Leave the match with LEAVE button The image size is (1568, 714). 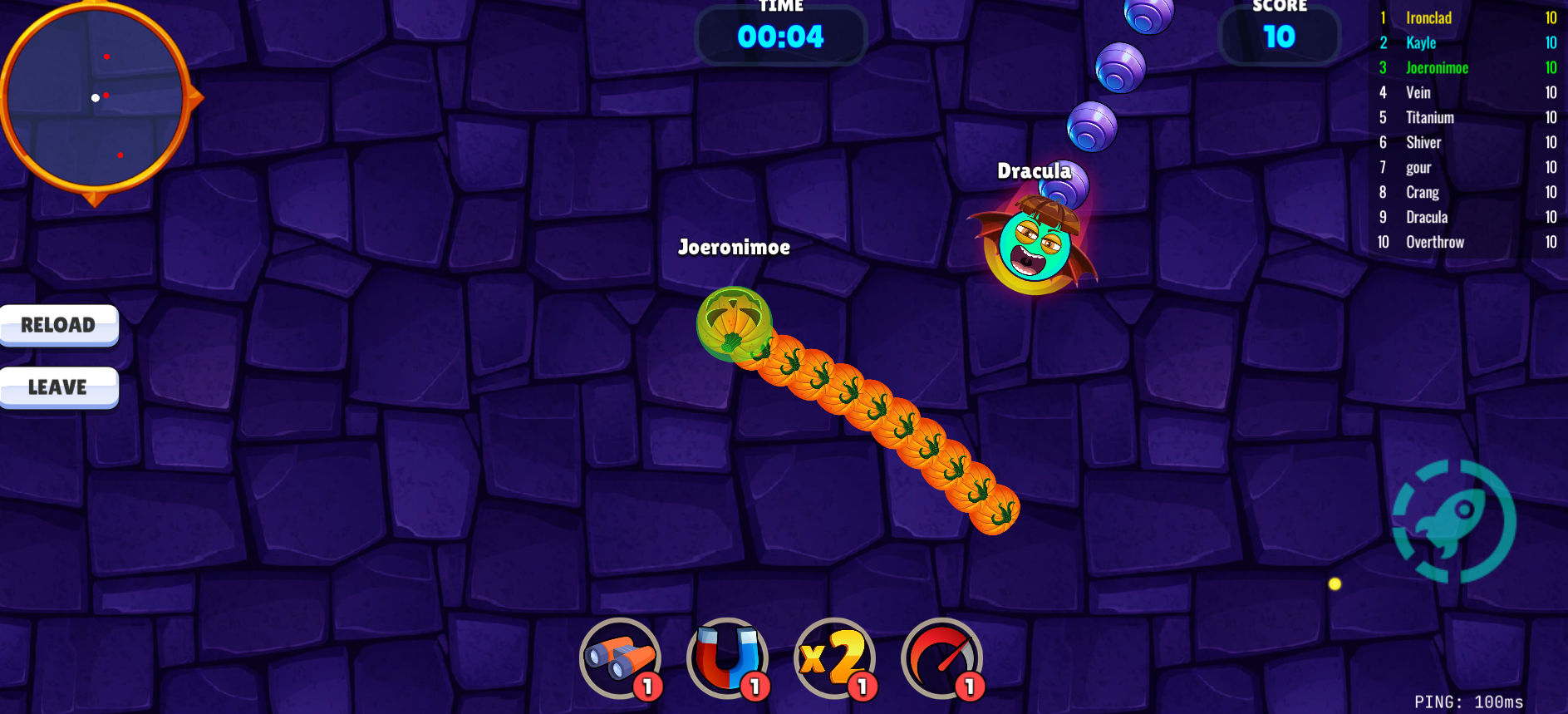point(58,387)
